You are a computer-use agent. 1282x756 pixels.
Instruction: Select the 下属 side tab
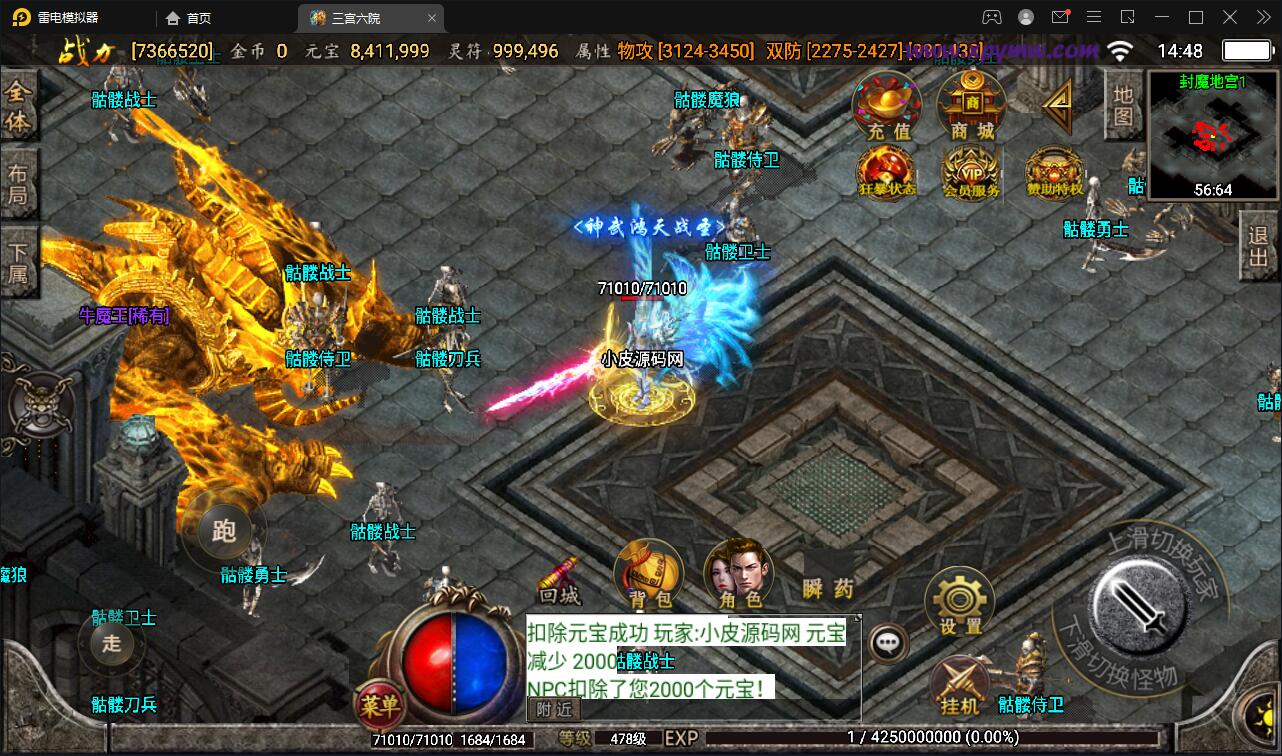point(18,260)
